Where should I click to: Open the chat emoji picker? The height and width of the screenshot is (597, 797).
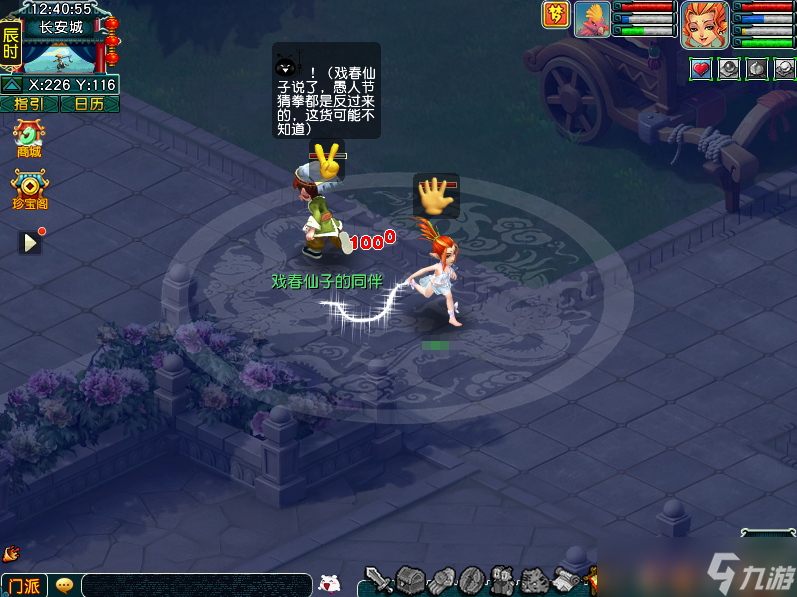tap(65, 585)
